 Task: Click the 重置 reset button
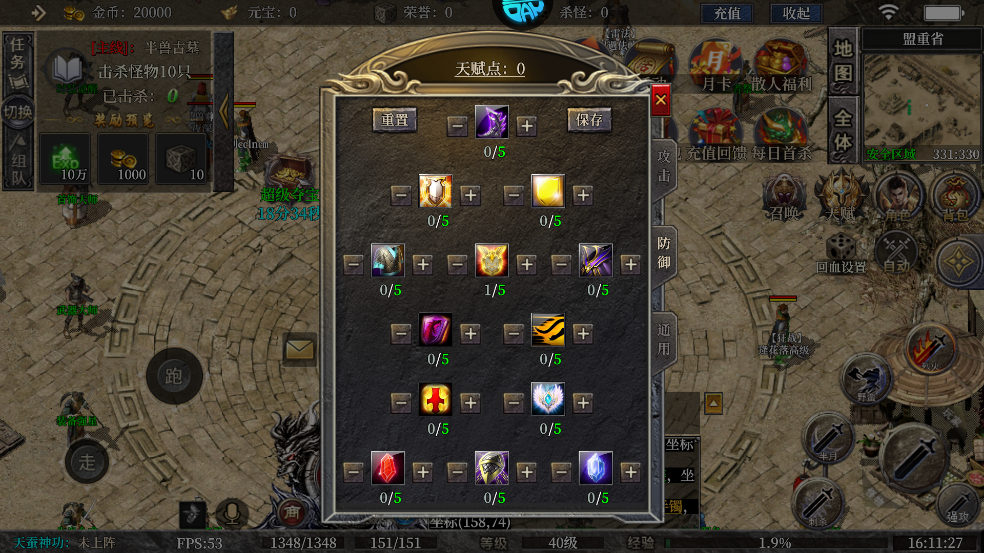(x=395, y=121)
